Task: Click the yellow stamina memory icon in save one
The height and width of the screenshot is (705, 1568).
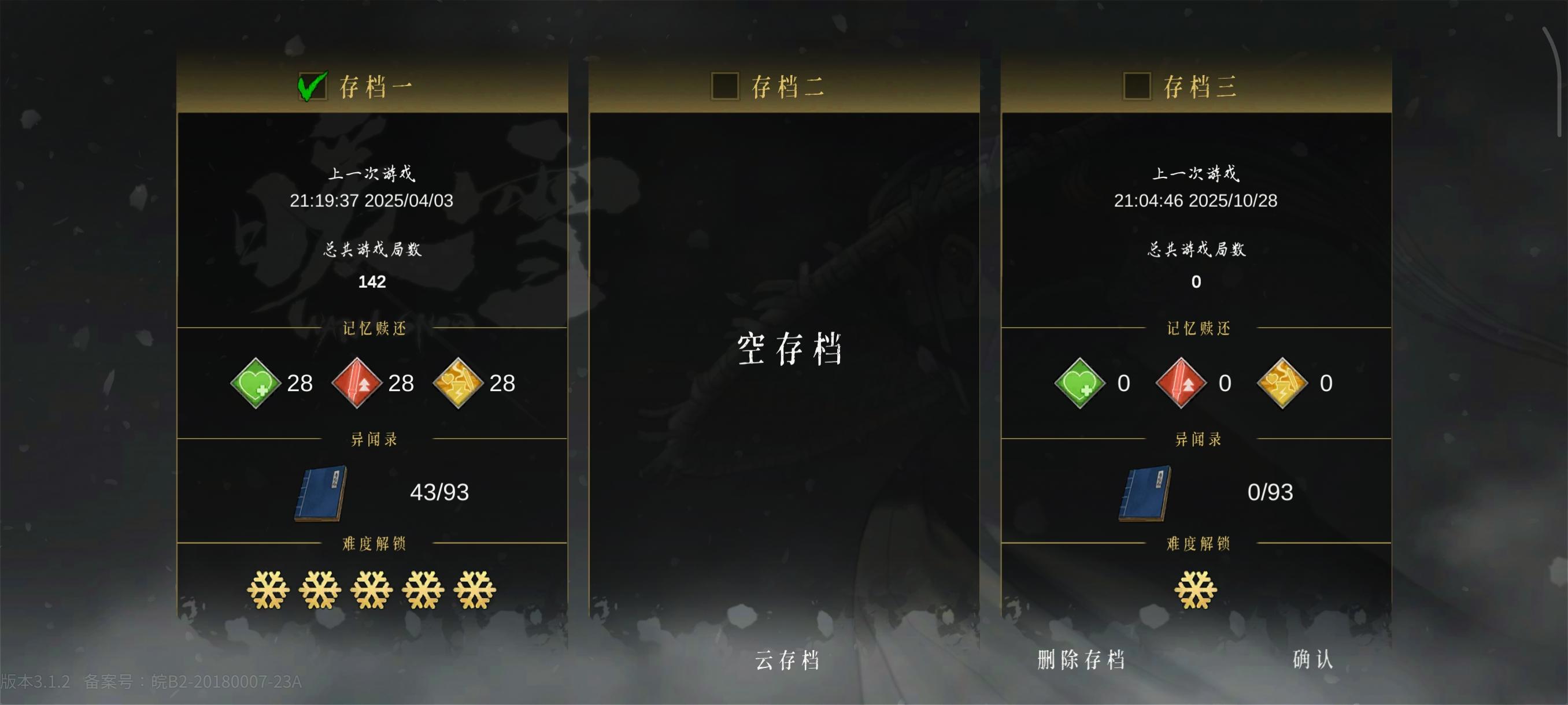Action: (x=461, y=383)
